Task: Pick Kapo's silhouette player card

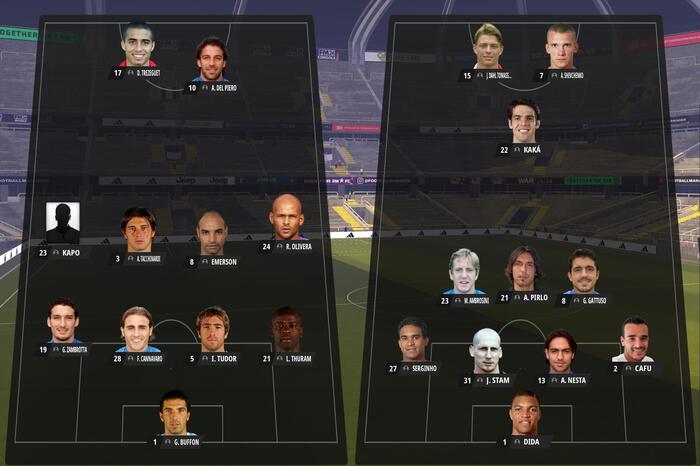Action: 62,224
